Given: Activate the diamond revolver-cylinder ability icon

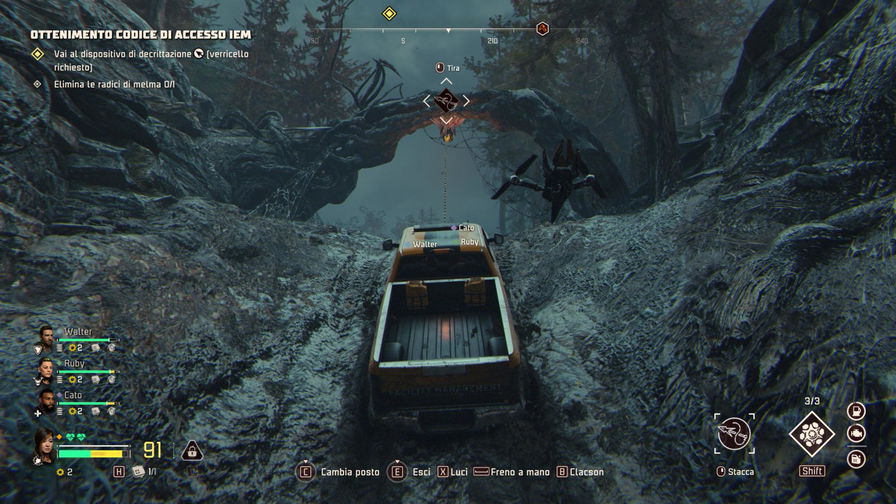Looking at the screenshot, I should (811, 434).
